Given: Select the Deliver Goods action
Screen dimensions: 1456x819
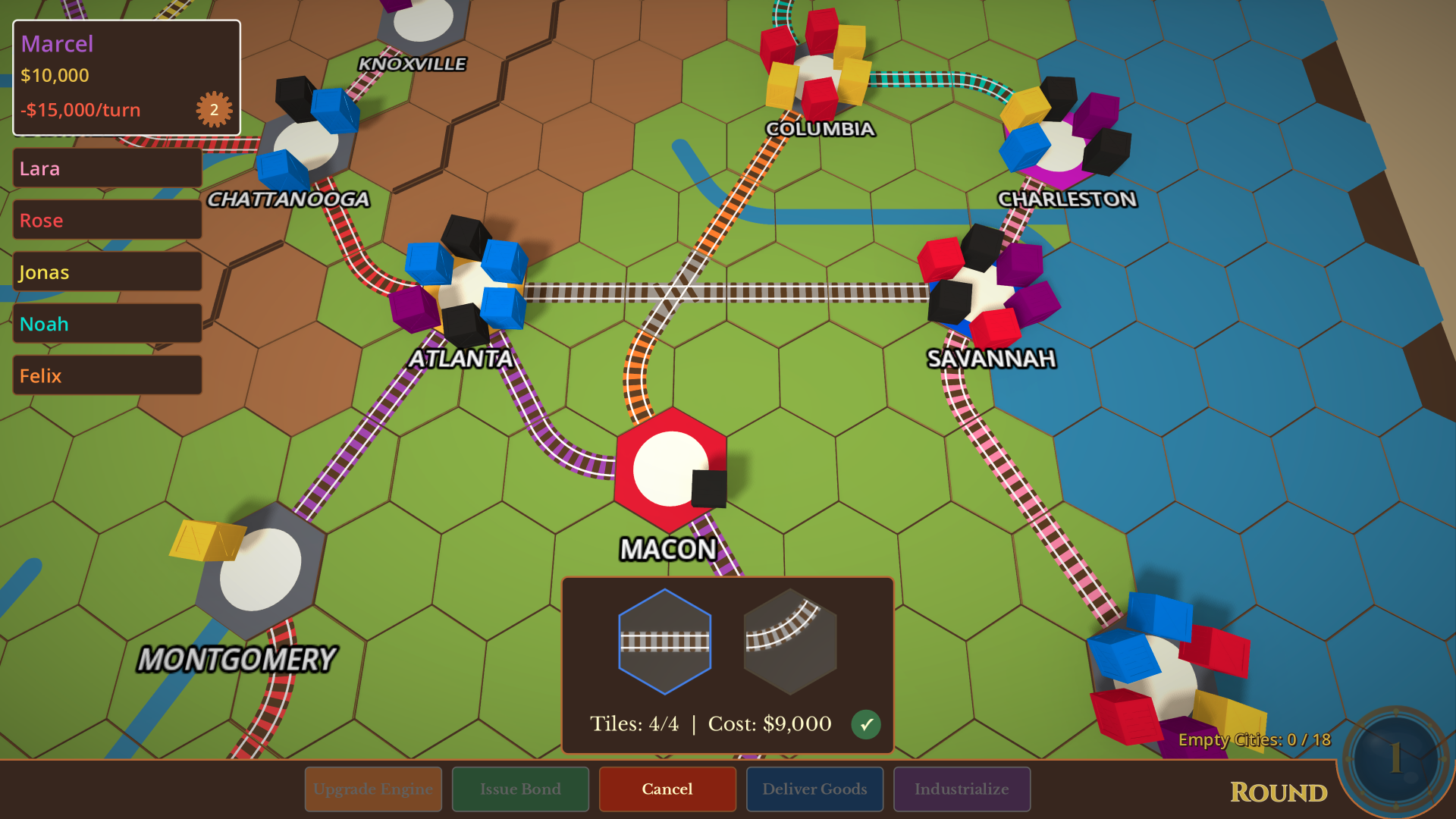Looking at the screenshot, I should point(814,789).
